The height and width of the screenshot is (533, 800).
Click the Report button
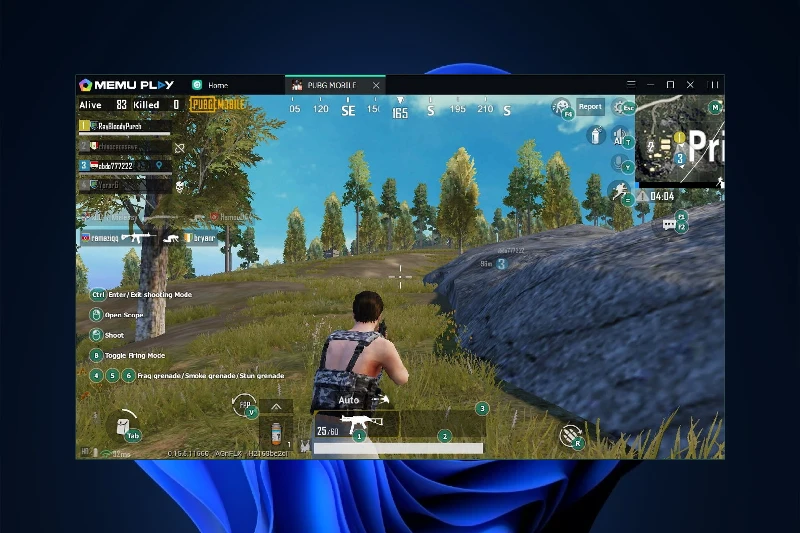tap(590, 107)
